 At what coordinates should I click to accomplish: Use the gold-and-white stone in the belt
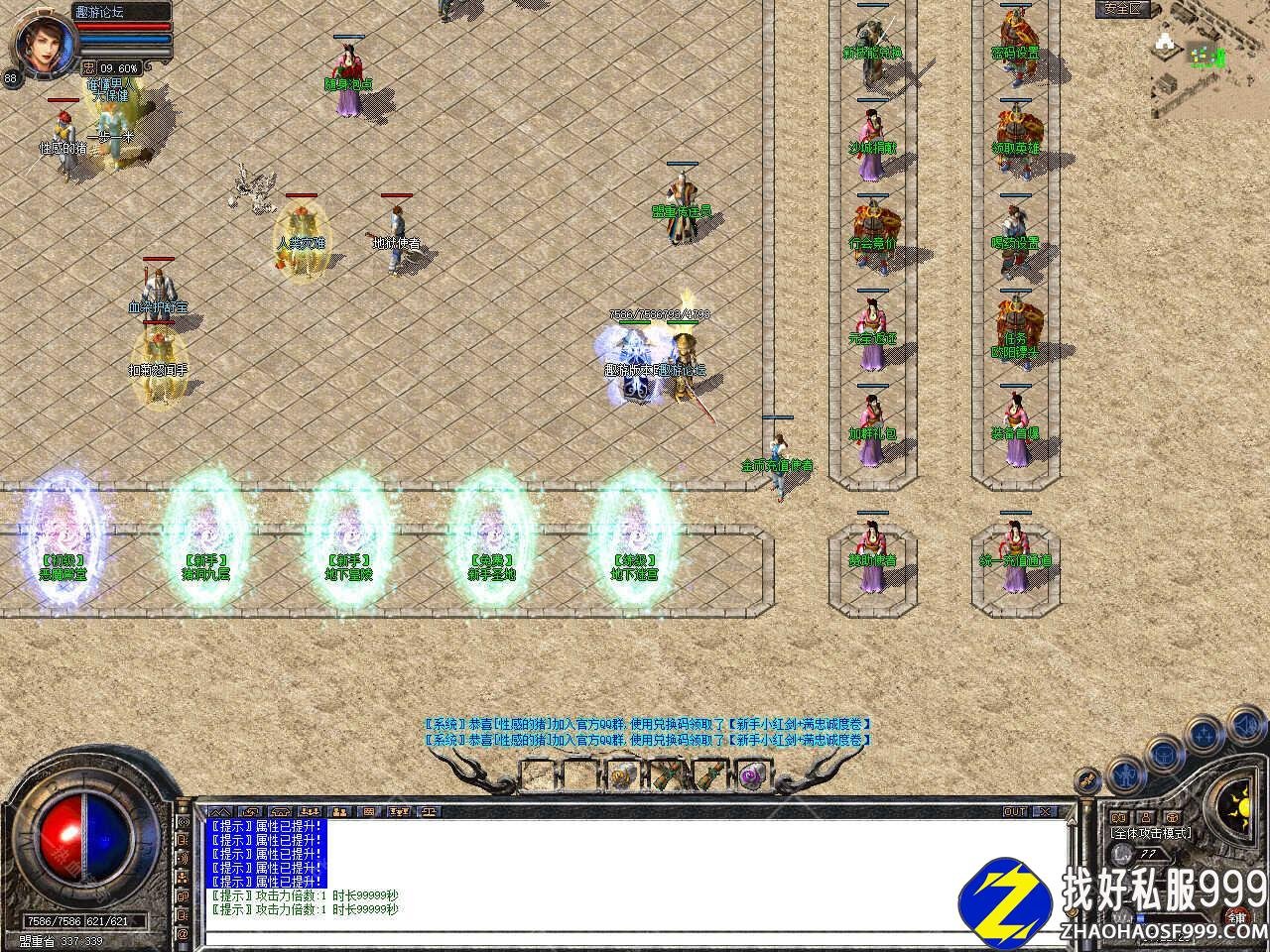click(x=623, y=774)
